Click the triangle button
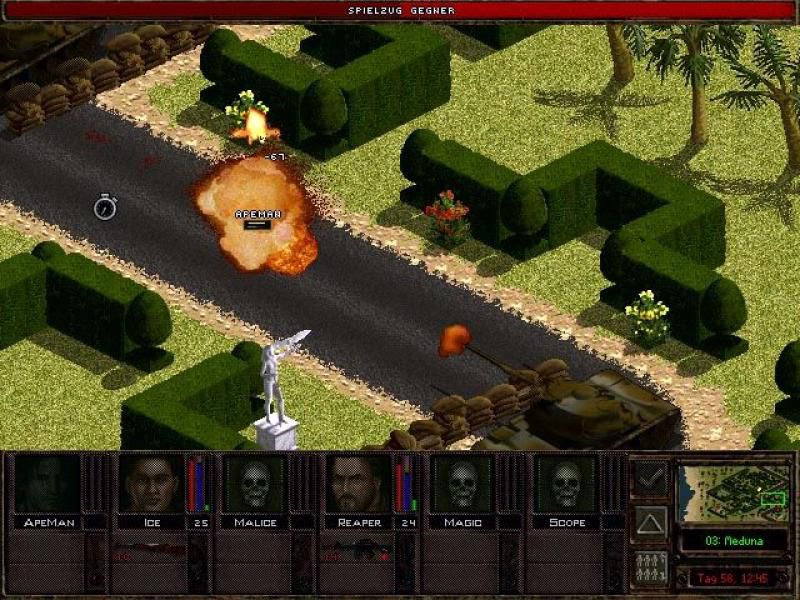Image resolution: width=800 pixels, height=600 pixels. tap(651, 523)
